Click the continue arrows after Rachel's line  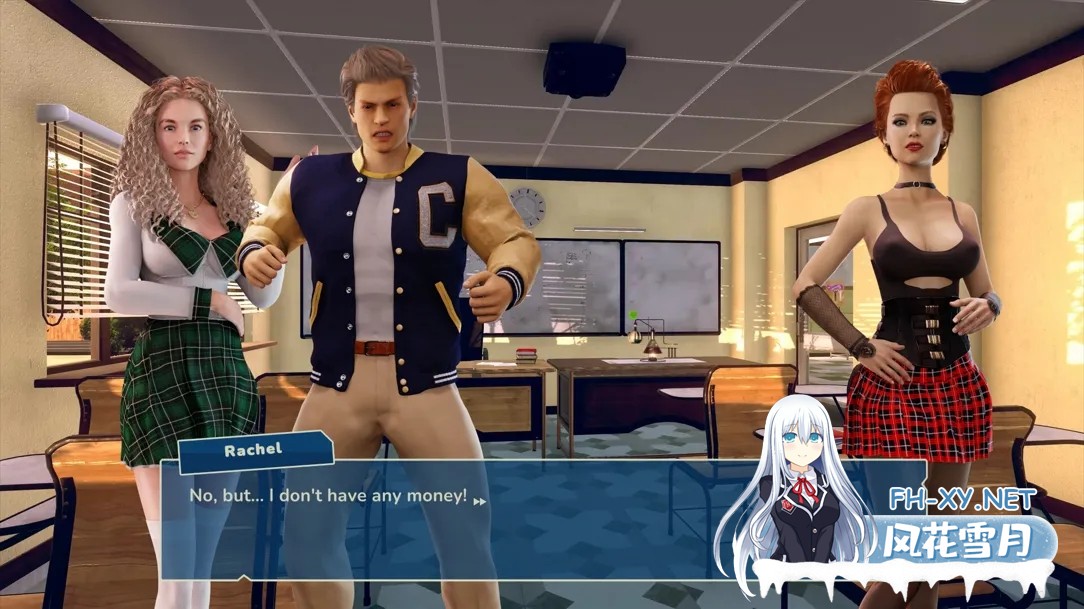coord(480,501)
